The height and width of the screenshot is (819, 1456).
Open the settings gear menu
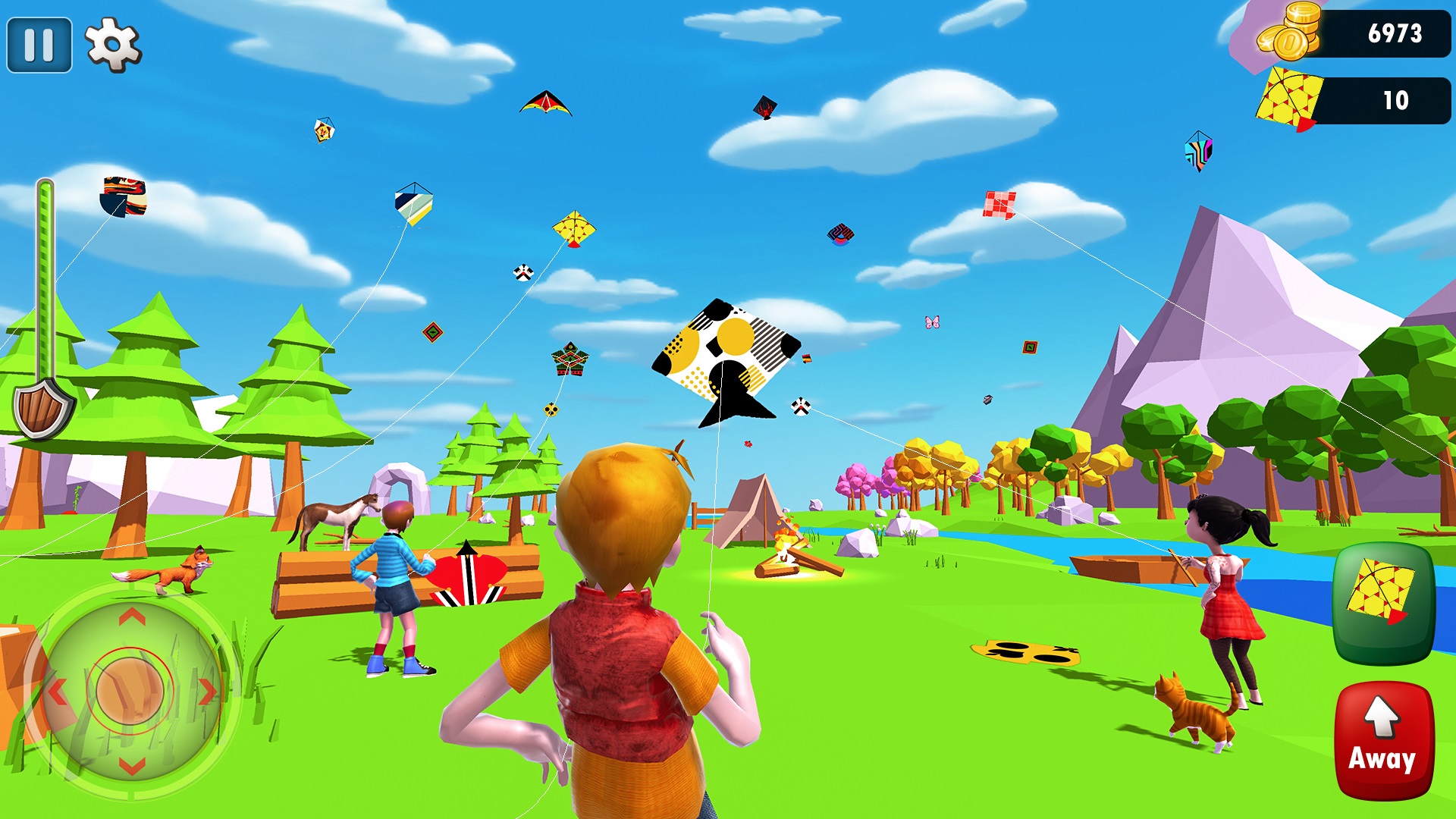pyautogui.click(x=112, y=44)
